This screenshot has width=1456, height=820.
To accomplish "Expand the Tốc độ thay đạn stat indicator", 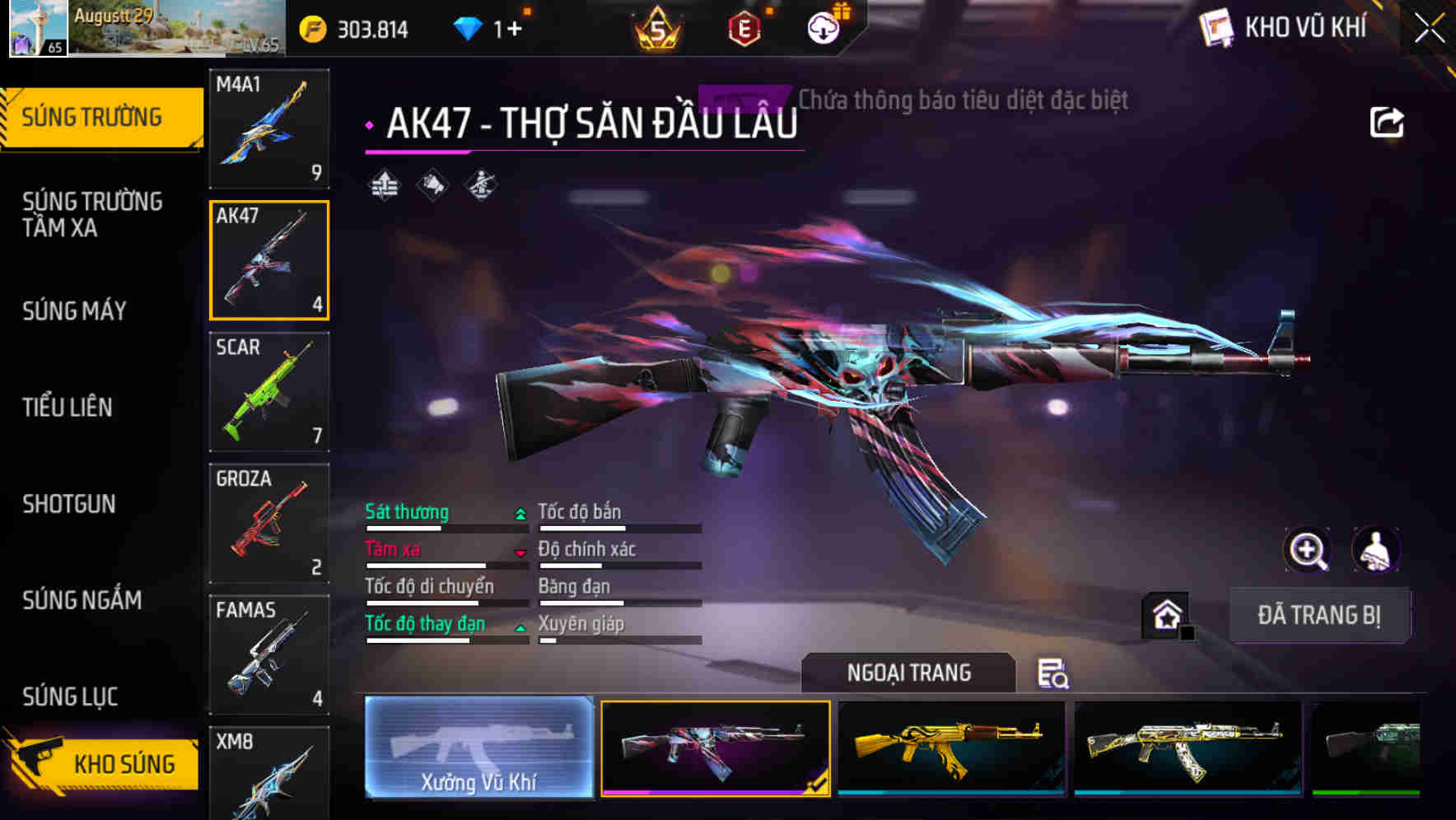I will click(520, 627).
